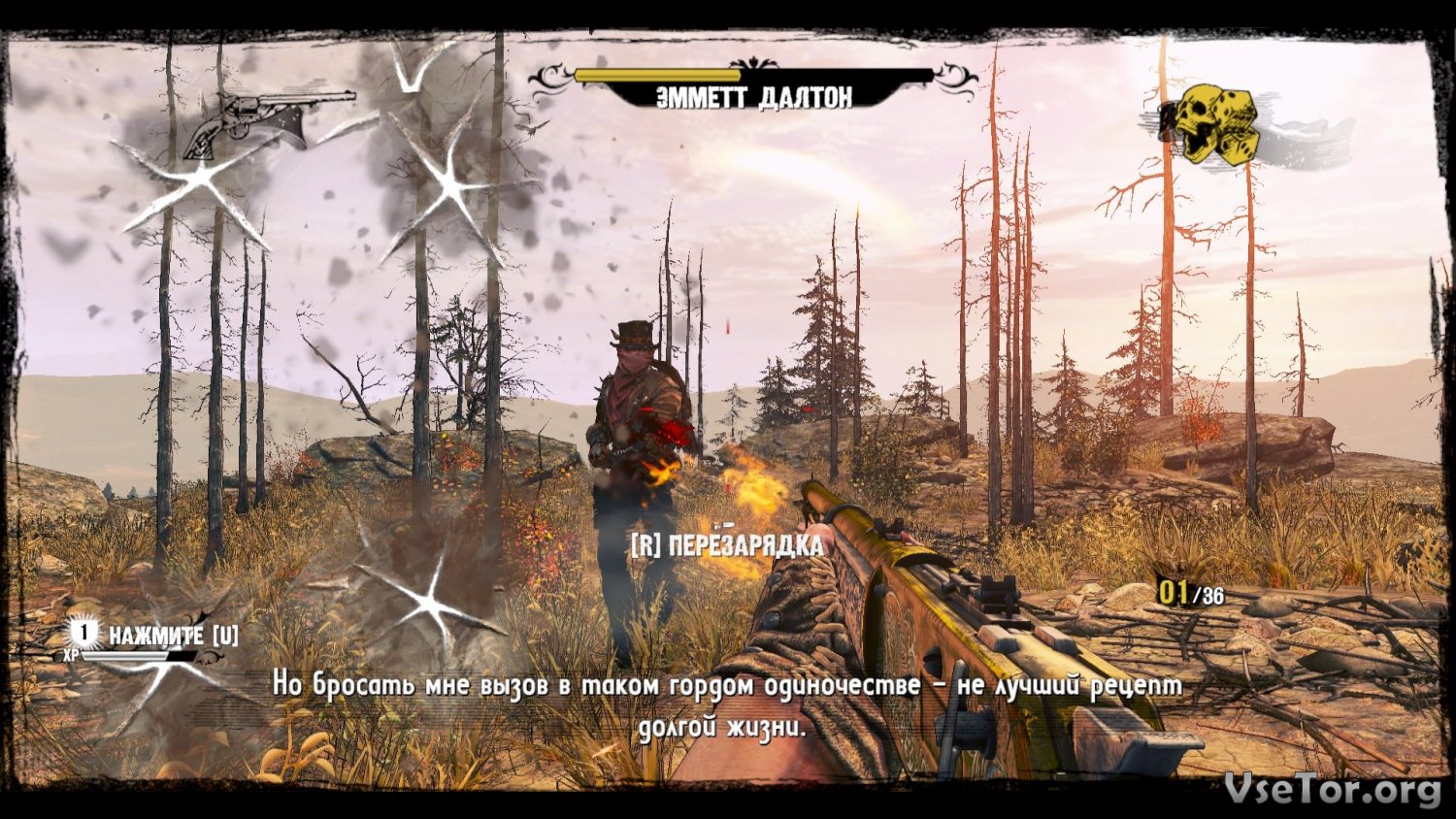Open the skill point badge showing 1
This screenshot has height=819, width=1456.
tap(85, 635)
